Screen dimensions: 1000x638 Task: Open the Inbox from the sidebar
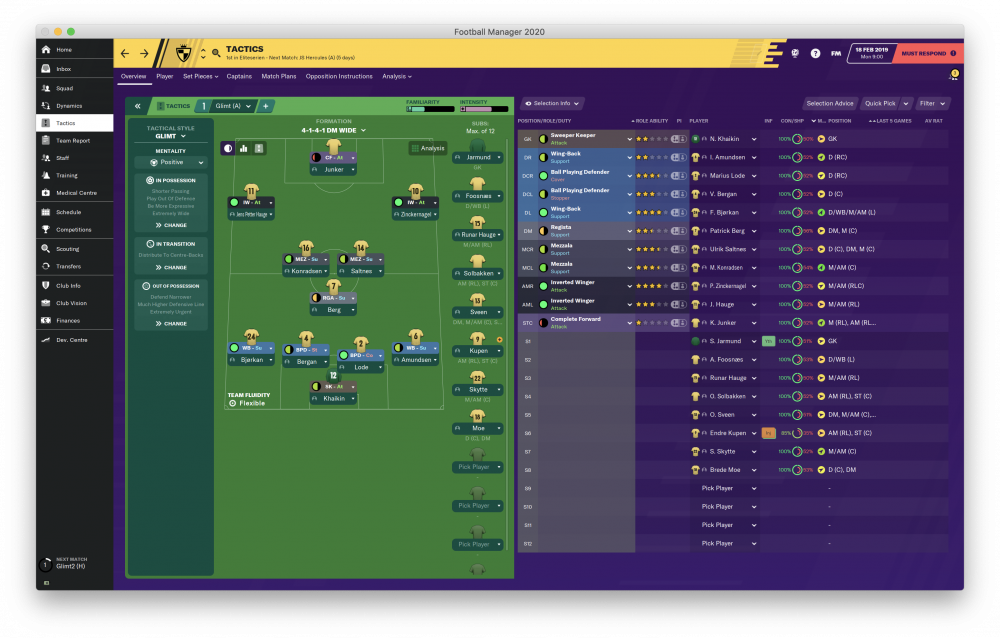coord(63,69)
